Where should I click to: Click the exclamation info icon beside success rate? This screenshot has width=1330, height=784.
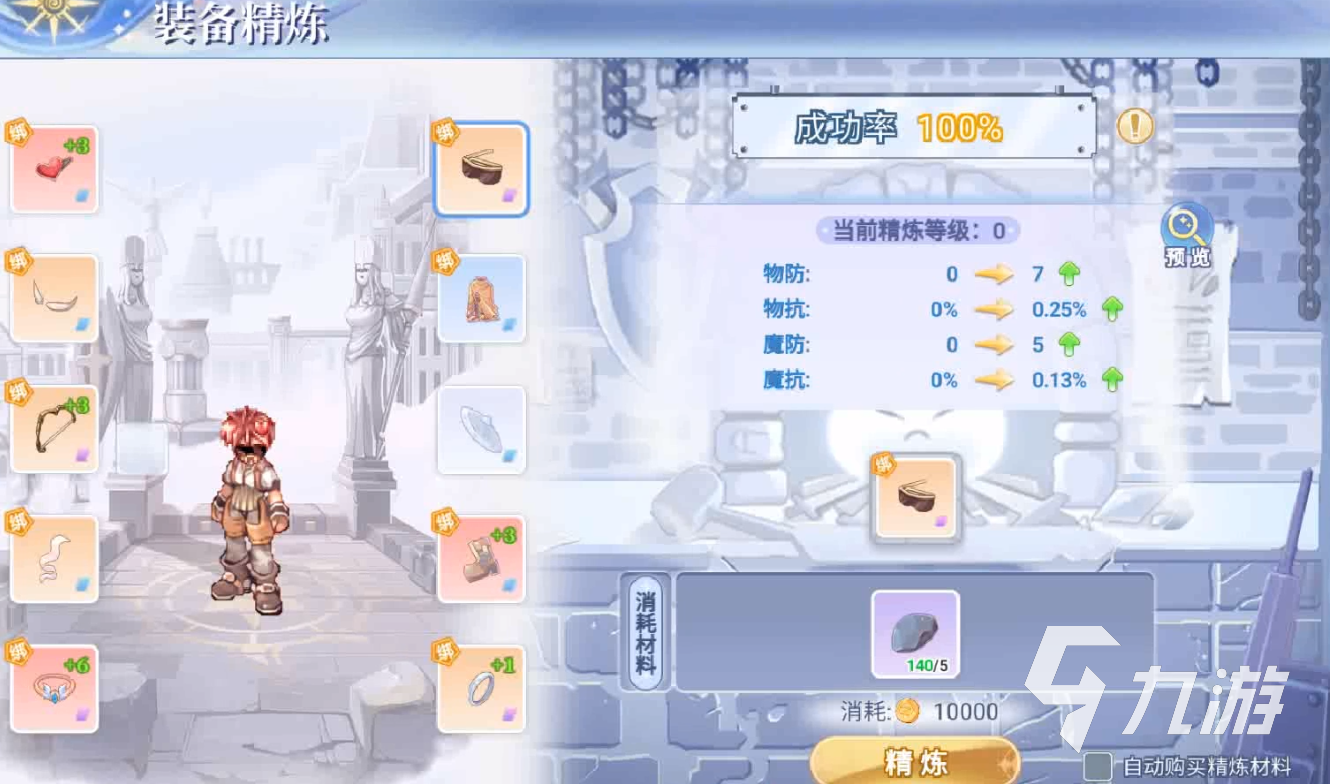[1134, 127]
